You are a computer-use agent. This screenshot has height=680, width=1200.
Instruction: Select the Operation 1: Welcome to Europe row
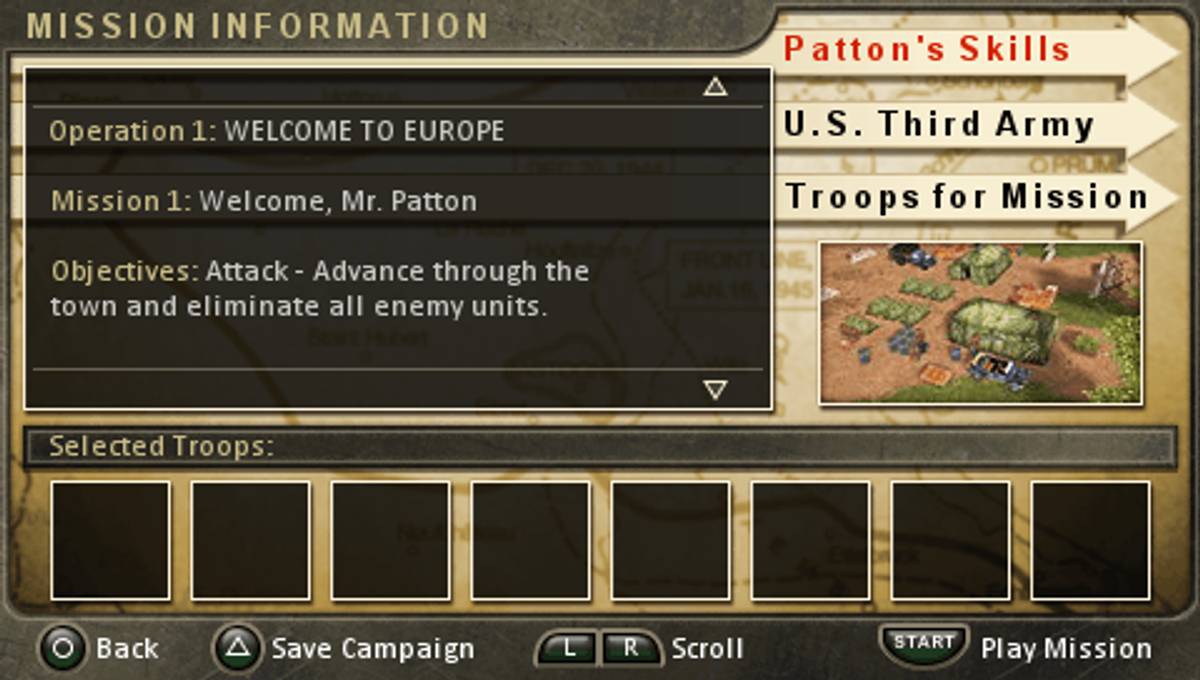click(398, 131)
